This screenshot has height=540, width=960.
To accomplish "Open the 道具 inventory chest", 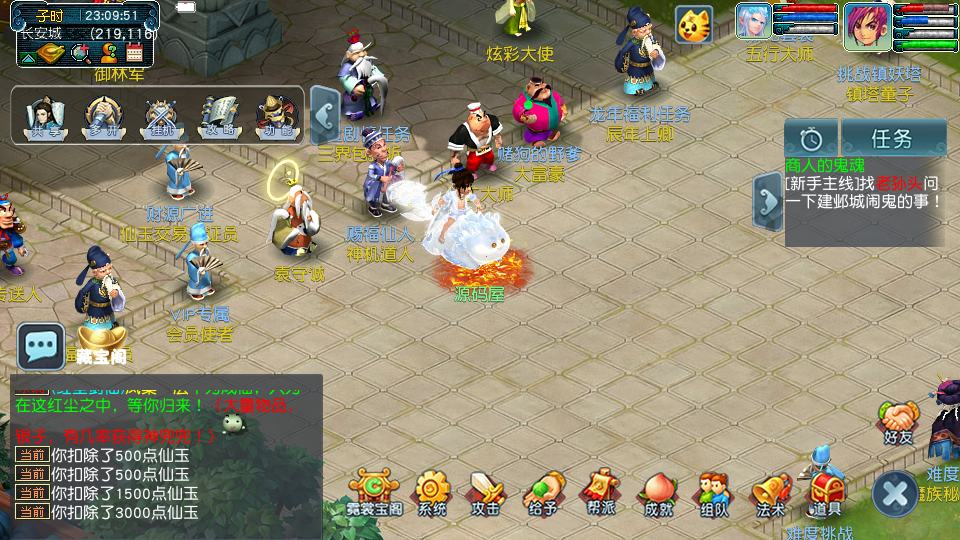I will [826, 490].
